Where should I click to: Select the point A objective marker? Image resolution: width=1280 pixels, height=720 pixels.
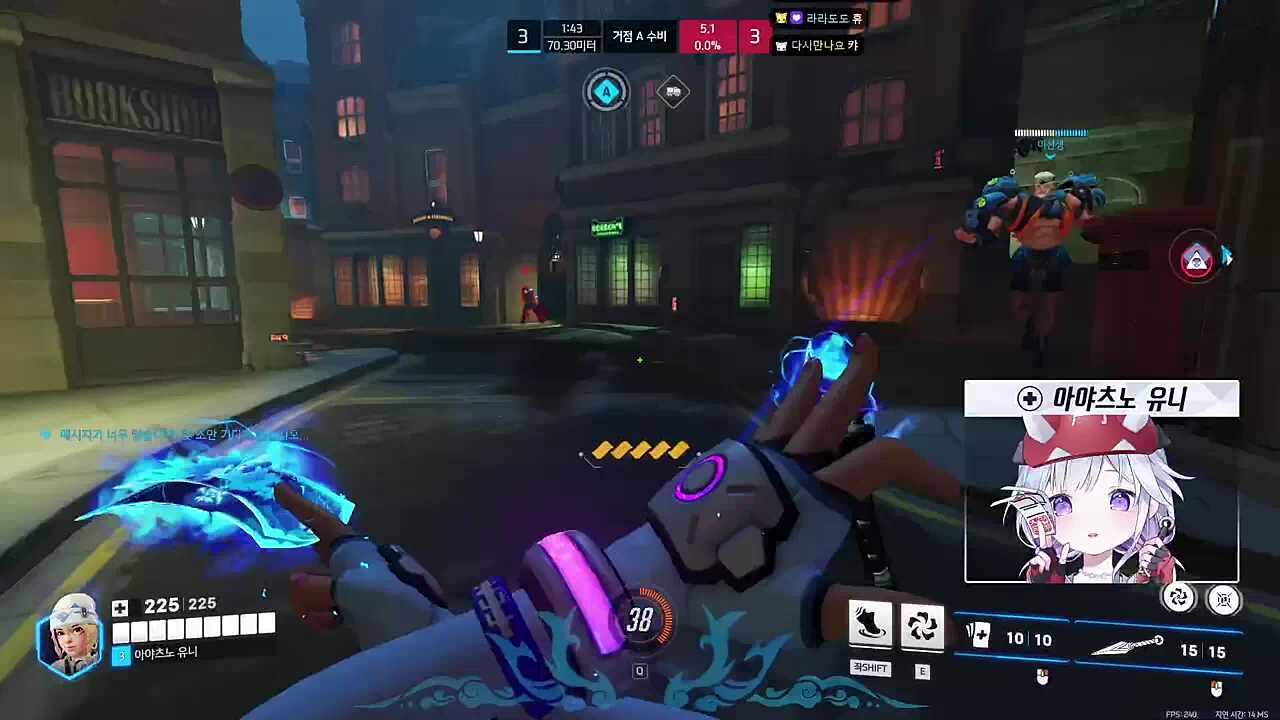coord(605,93)
